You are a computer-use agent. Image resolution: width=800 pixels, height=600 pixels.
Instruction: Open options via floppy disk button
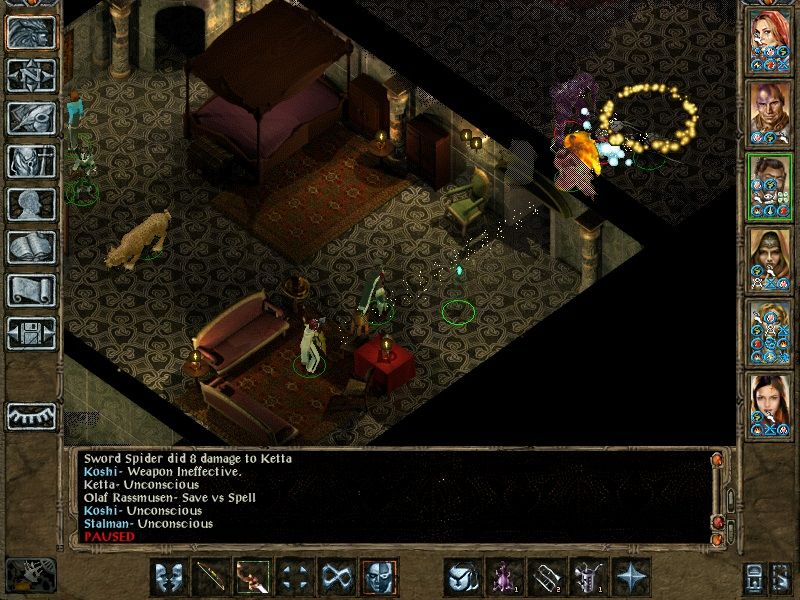(31, 333)
